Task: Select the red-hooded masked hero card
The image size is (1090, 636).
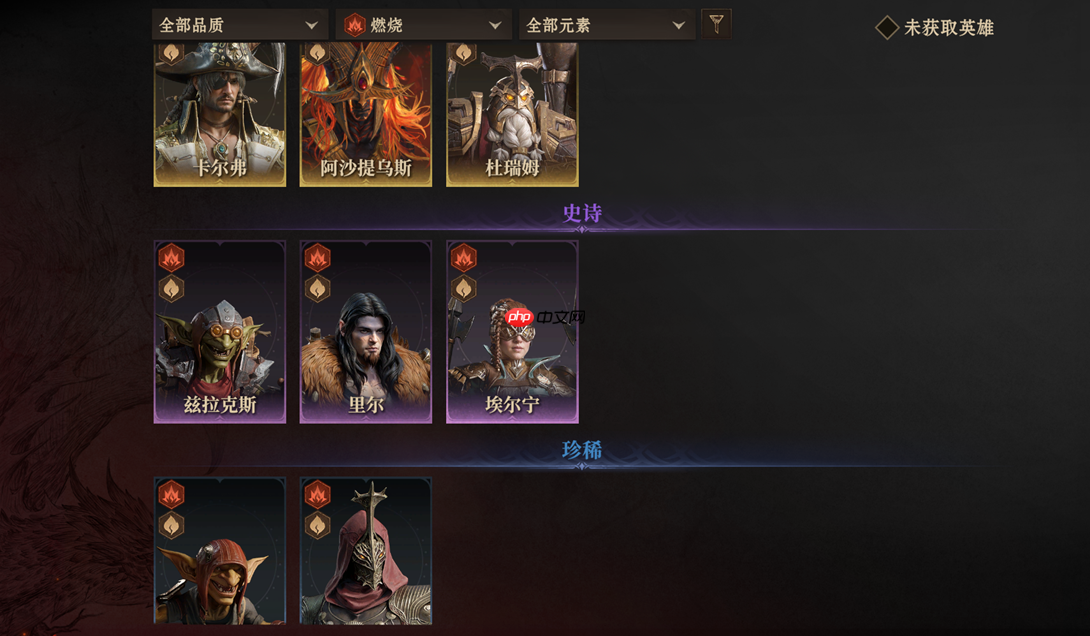Action: [x=366, y=552]
